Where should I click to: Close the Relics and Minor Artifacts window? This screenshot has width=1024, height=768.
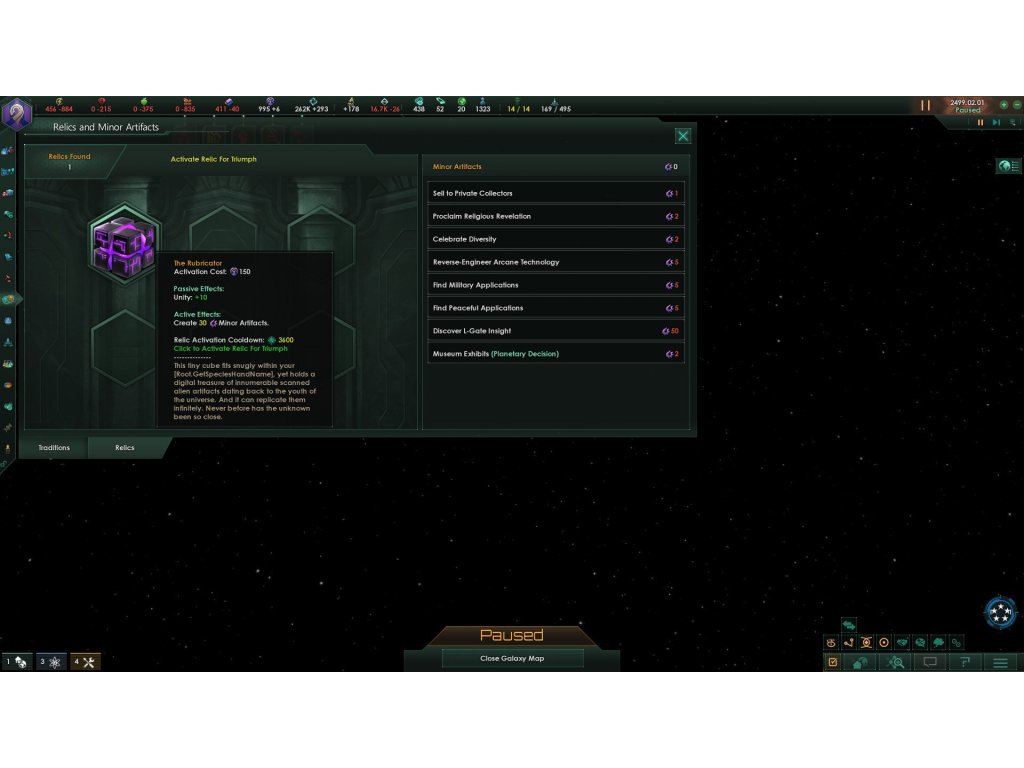click(683, 136)
